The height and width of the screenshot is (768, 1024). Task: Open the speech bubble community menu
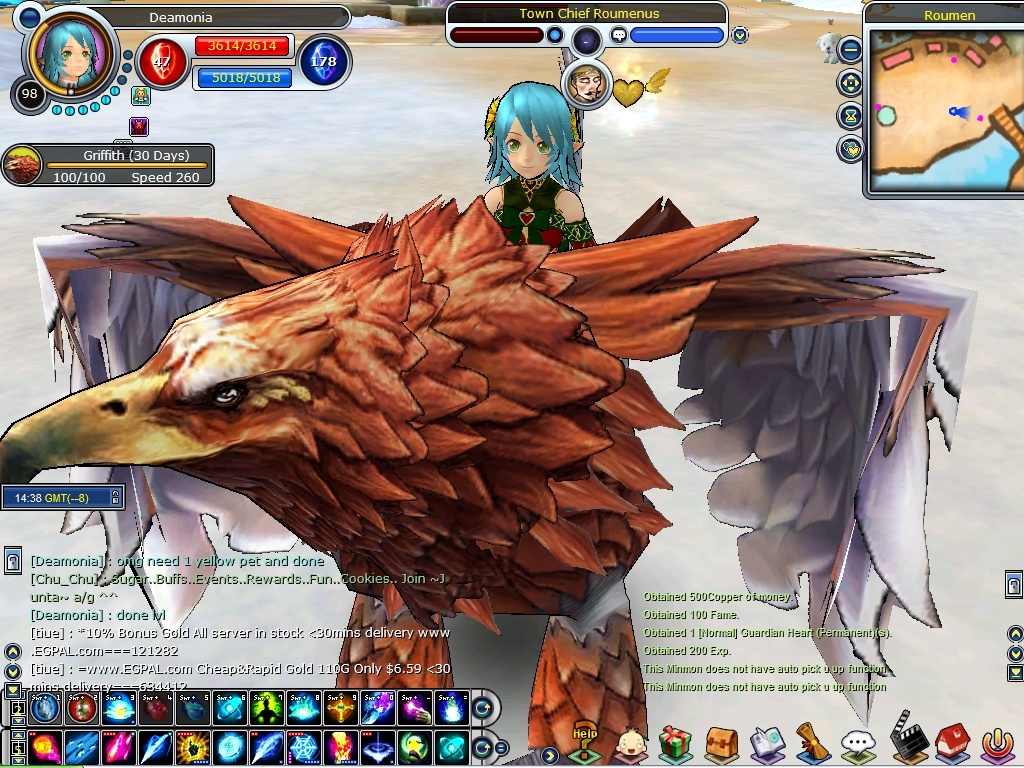click(858, 743)
